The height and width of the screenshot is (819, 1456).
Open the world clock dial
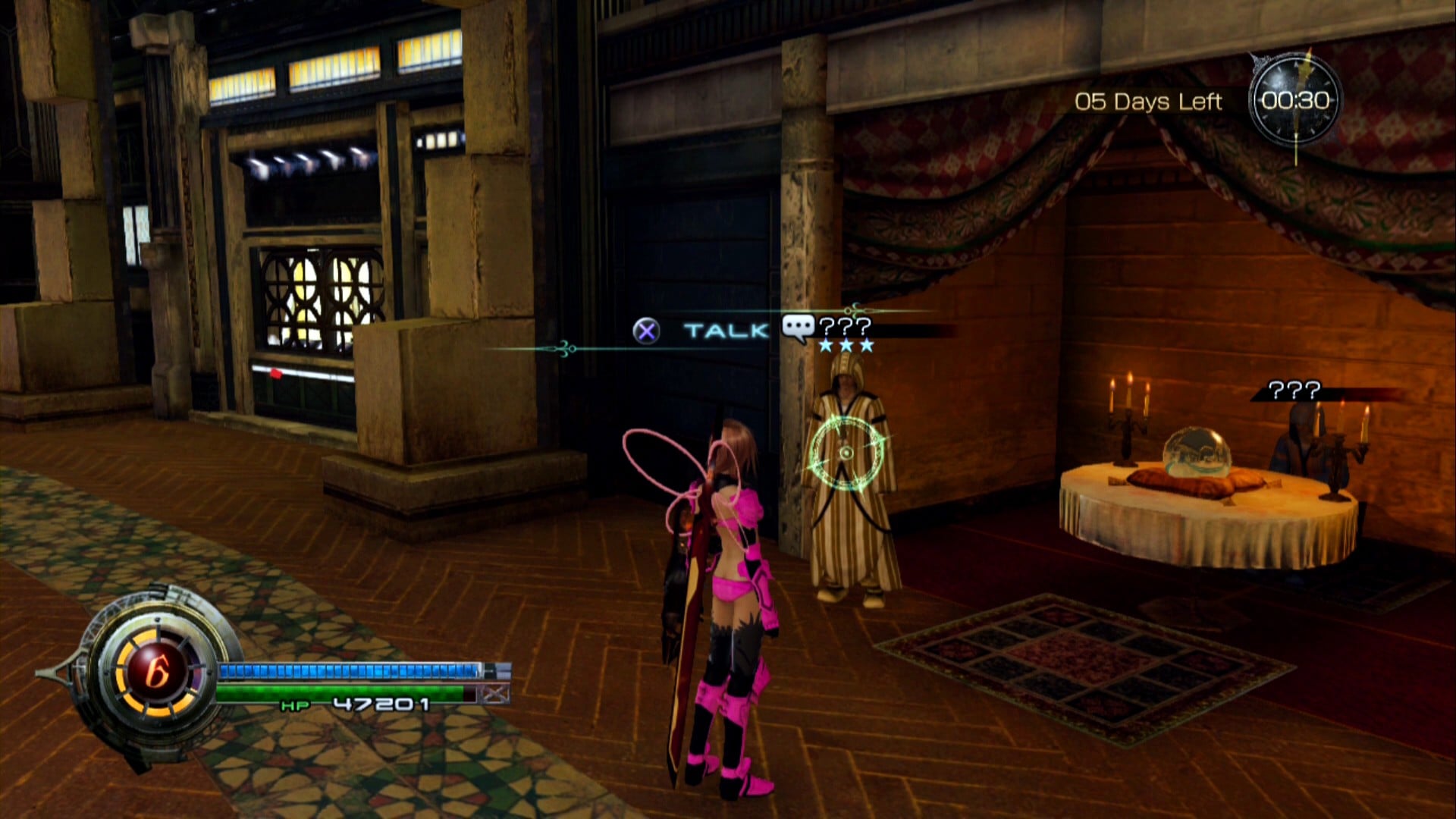tap(1295, 101)
